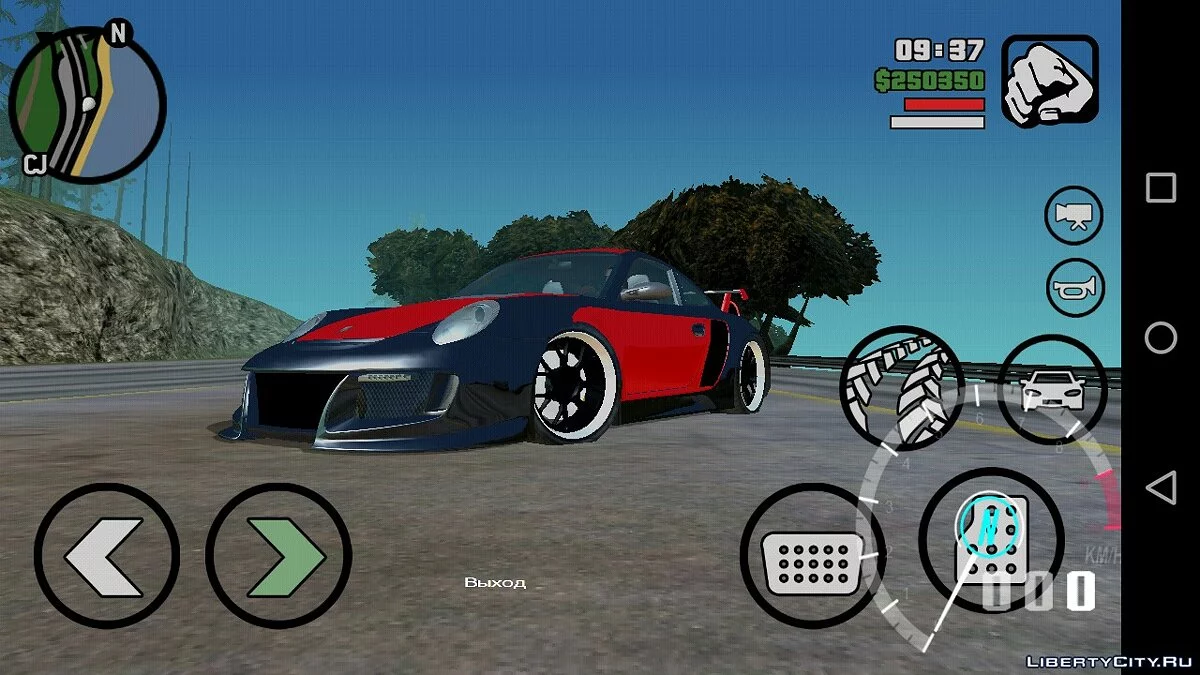The image size is (1200, 675).
Task: Hit the brake pedal button
Action: pos(813,556)
